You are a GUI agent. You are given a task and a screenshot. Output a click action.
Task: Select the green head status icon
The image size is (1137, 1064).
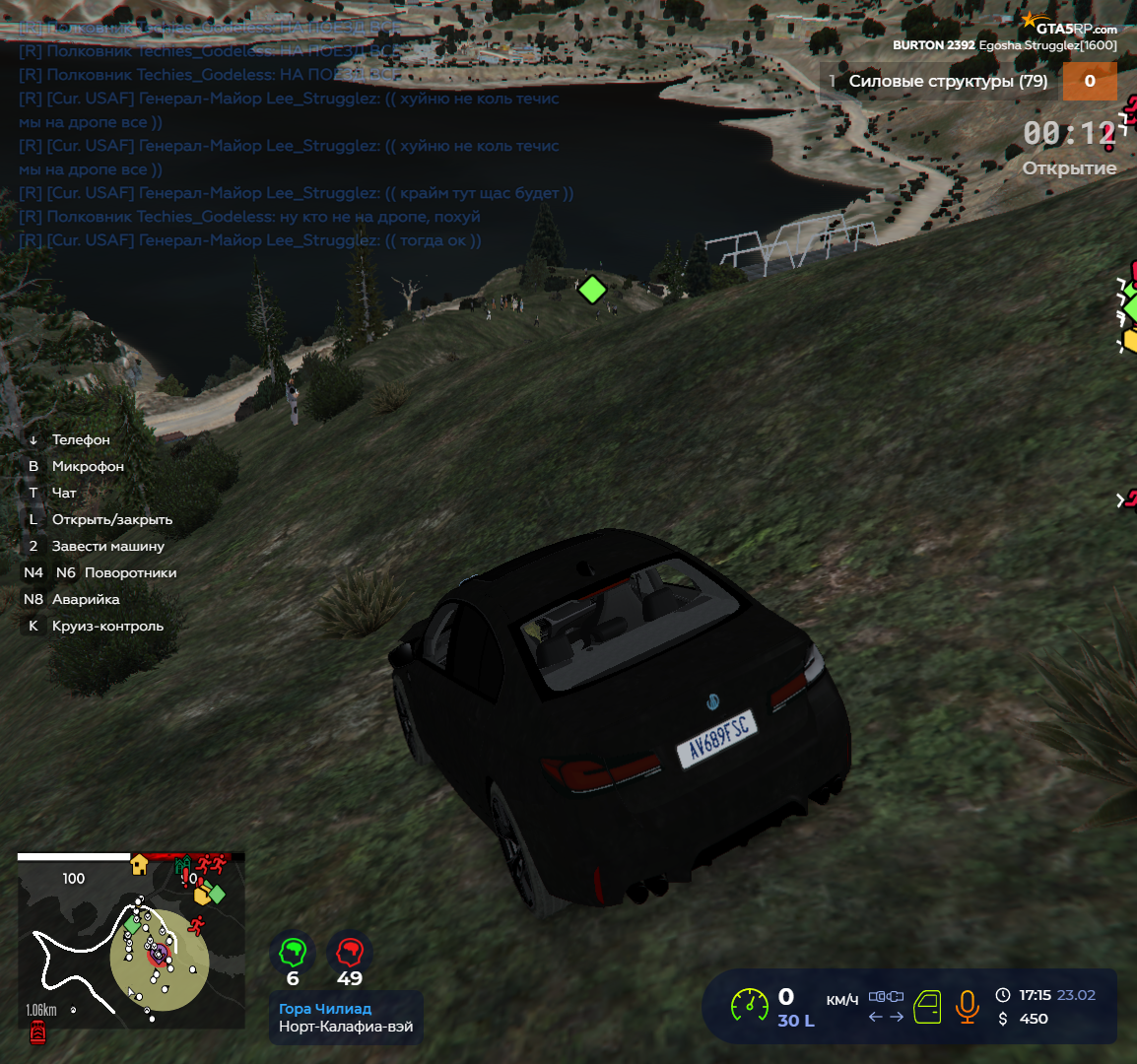293,952
